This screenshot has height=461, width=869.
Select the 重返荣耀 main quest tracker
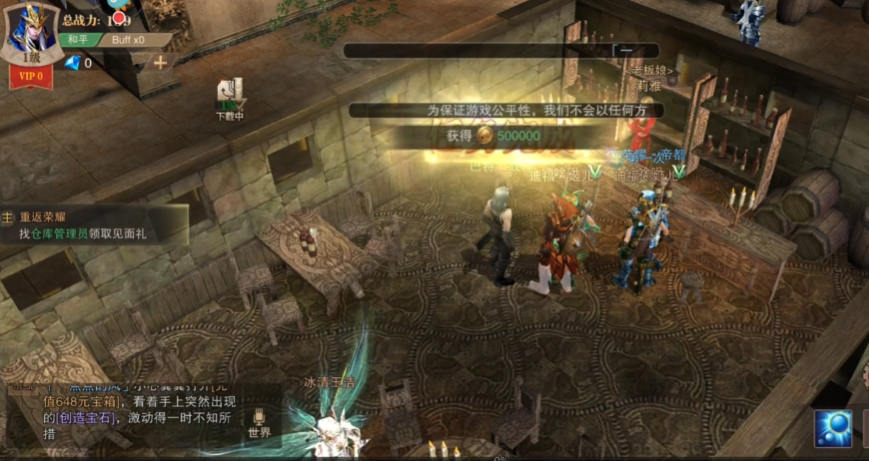(x=95, y=225)
